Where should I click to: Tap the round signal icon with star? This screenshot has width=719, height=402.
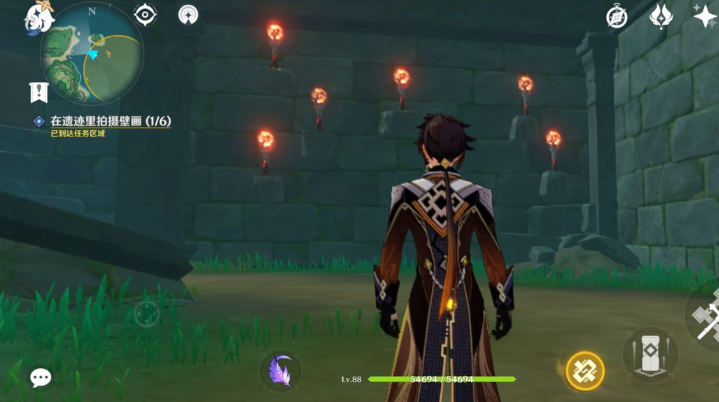(188, 15)
